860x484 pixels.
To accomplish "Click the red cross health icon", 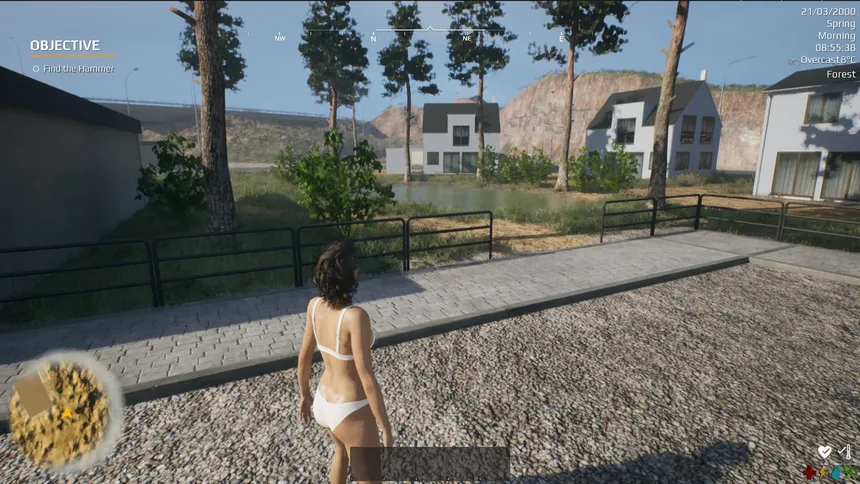I will coord(809,472).
